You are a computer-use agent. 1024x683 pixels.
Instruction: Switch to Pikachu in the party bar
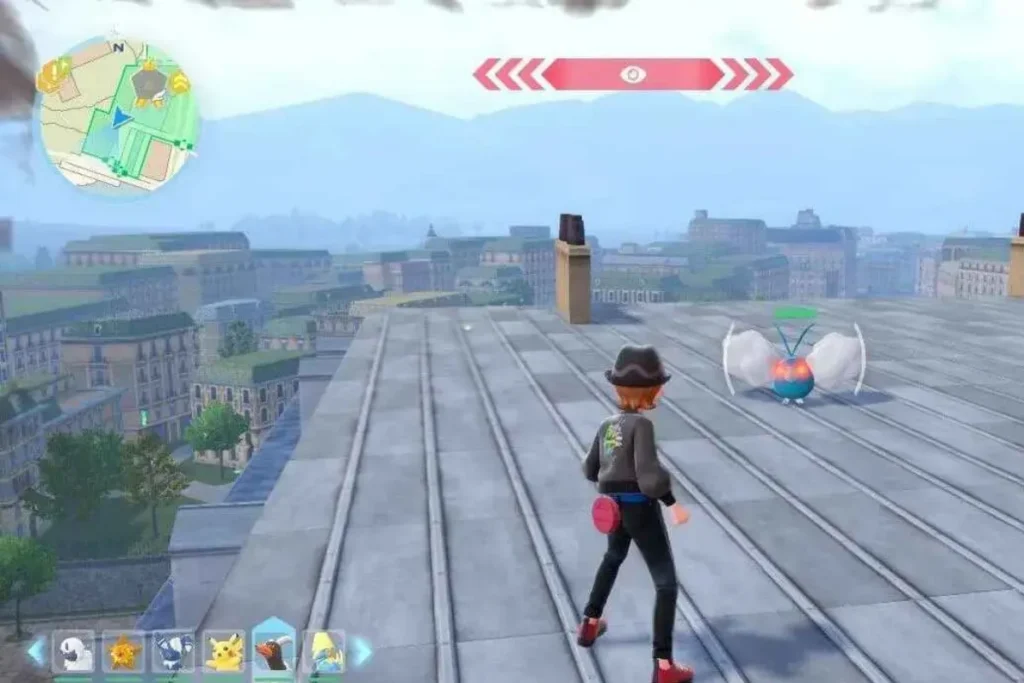223,651
